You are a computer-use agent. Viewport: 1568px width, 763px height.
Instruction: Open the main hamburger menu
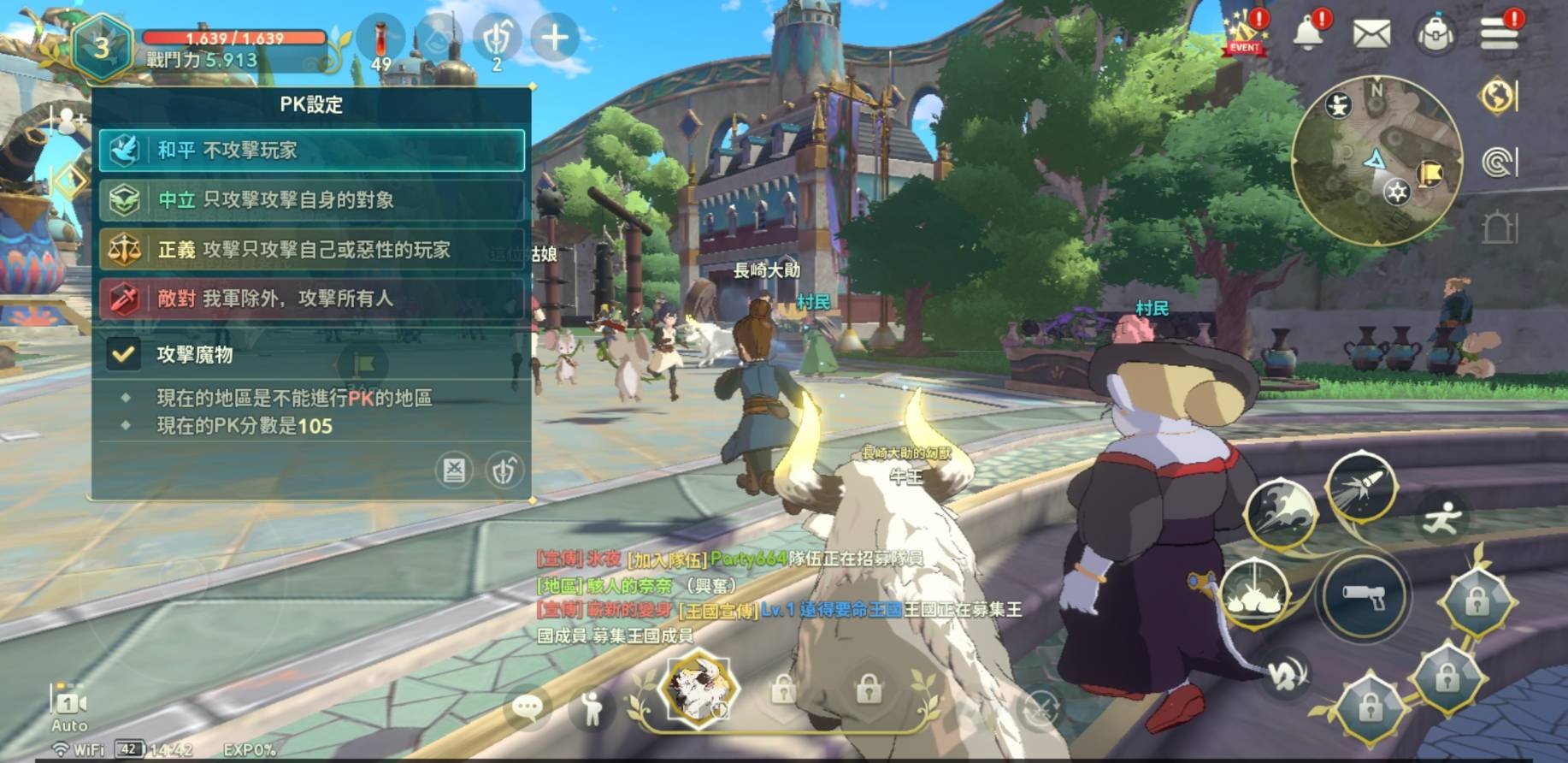(x=1499, y=34)
